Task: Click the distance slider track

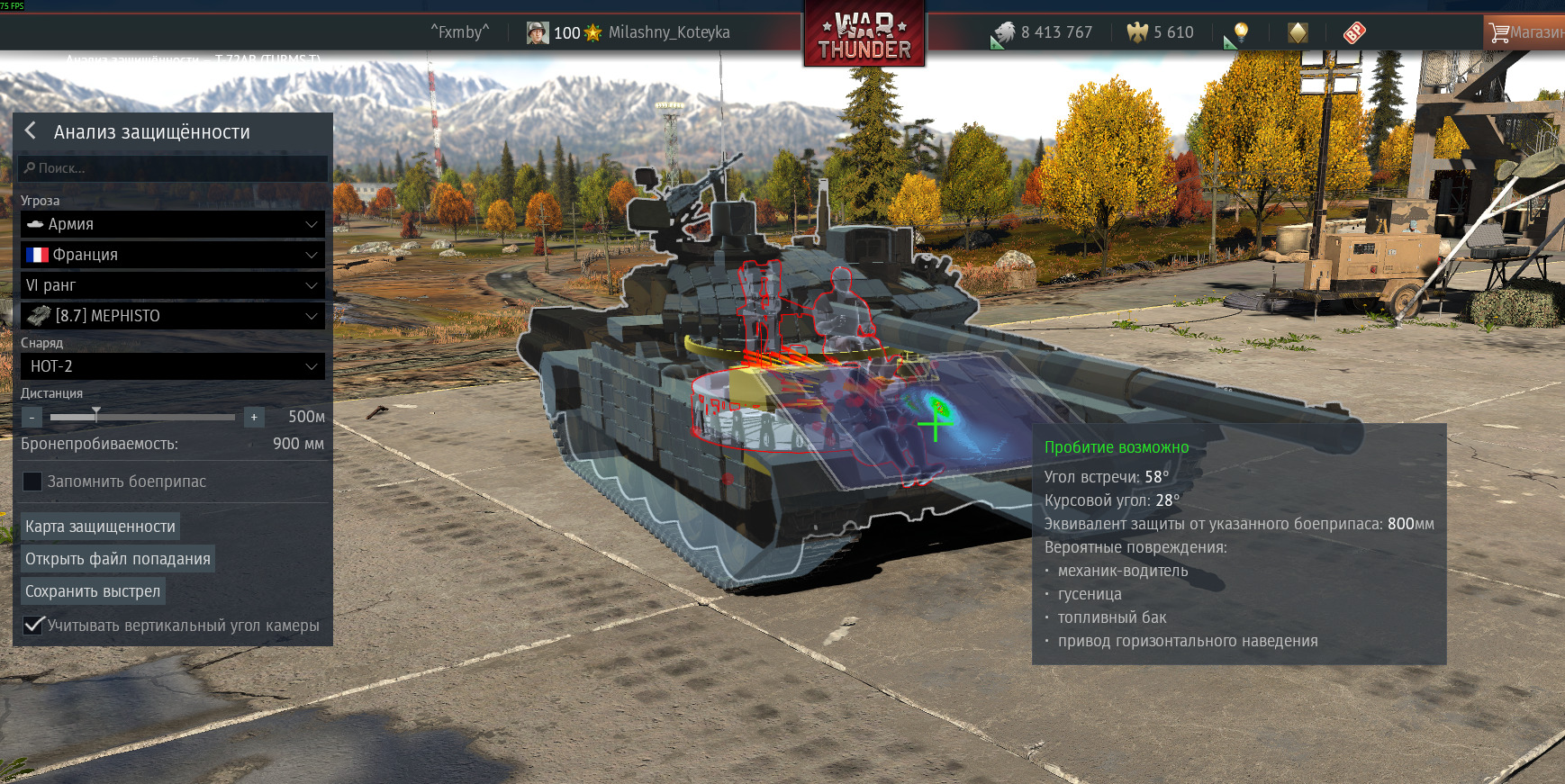Action: (162, 418)
